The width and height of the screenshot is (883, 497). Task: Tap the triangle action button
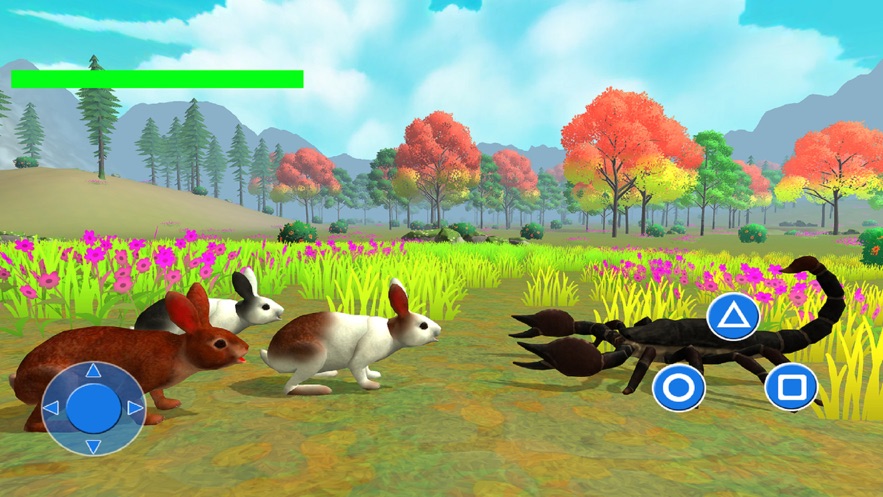734,317
